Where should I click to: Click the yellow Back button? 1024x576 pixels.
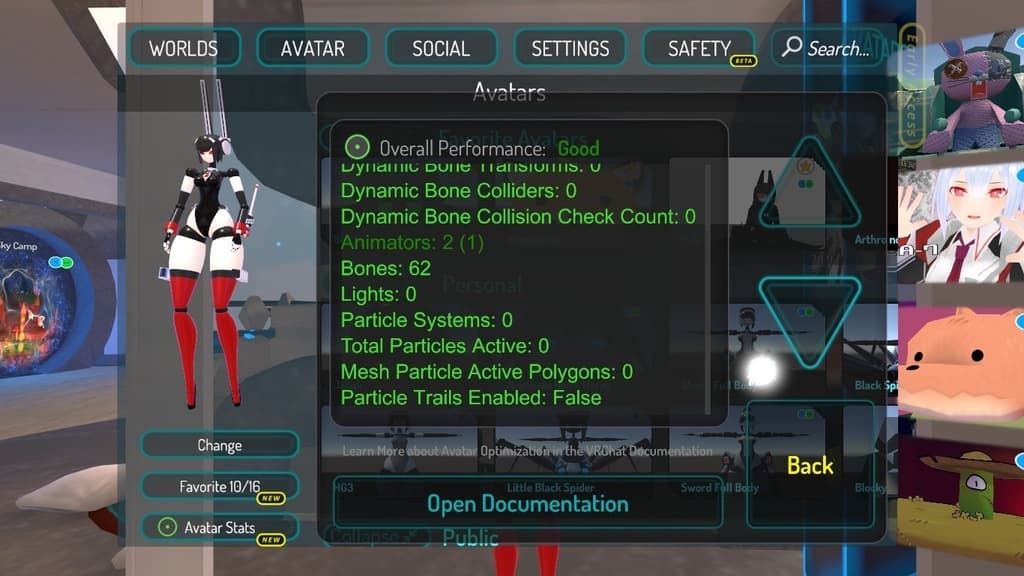tap(810, 465)
